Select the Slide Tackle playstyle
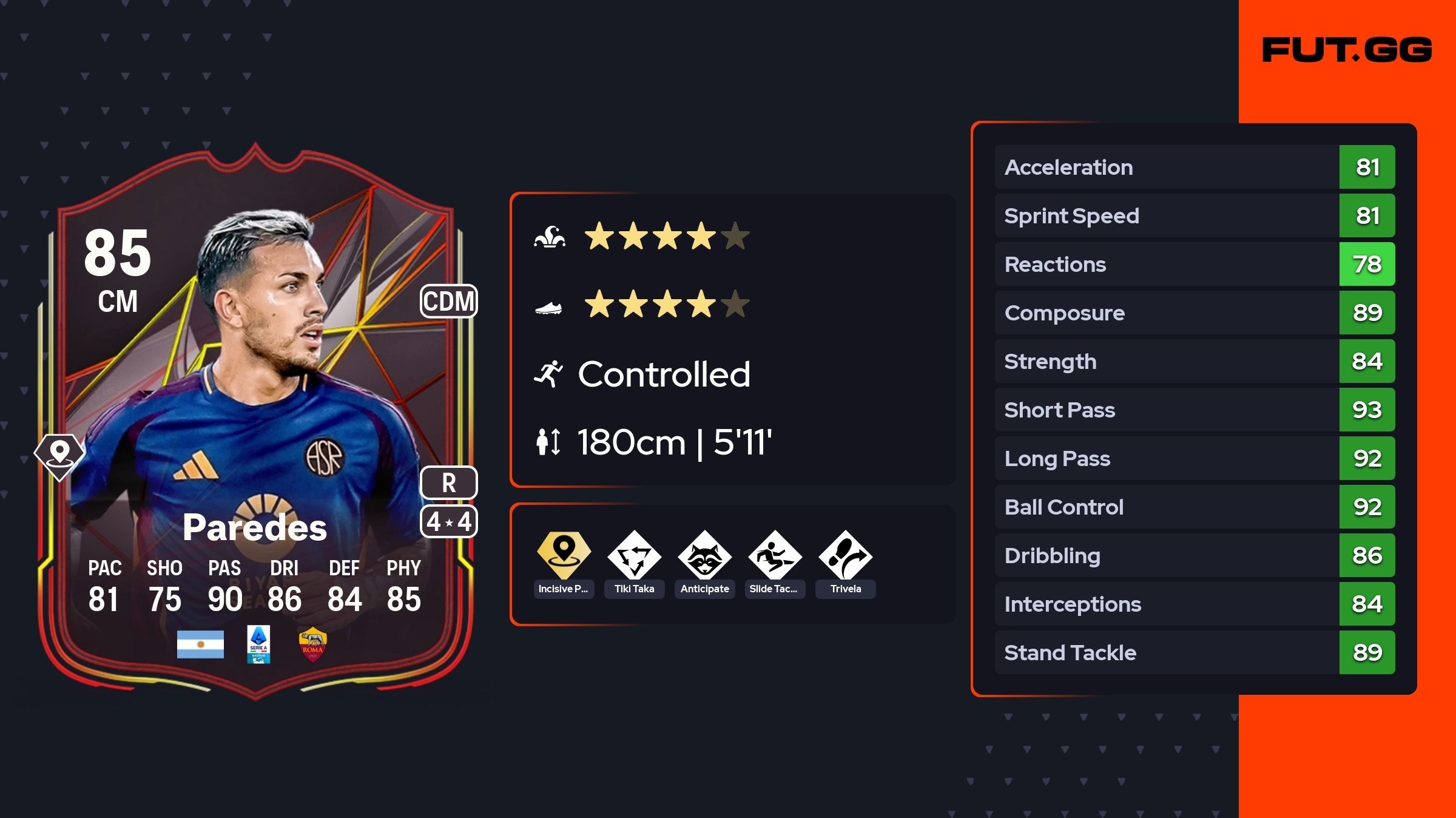This screenshot has height=818, width=1456. click(775, 555)
